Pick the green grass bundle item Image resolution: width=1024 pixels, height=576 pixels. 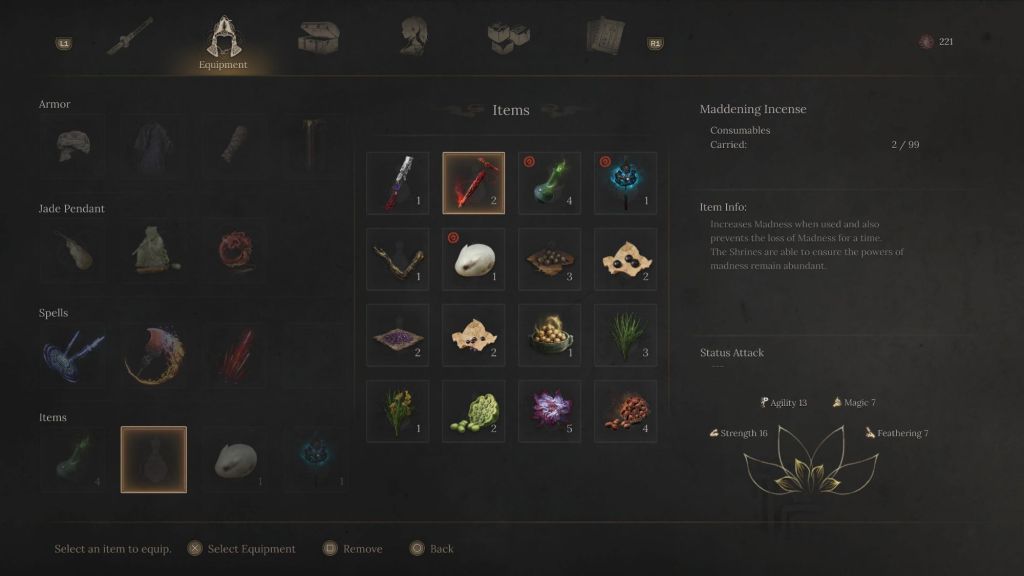pos(626,335)
